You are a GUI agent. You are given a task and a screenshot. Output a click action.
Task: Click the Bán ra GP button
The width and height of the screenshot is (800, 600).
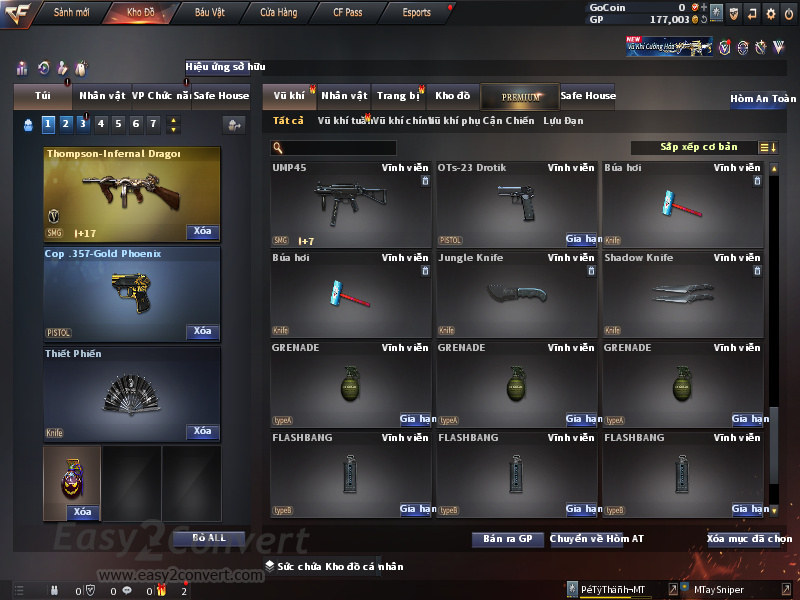tap(507, 539)
